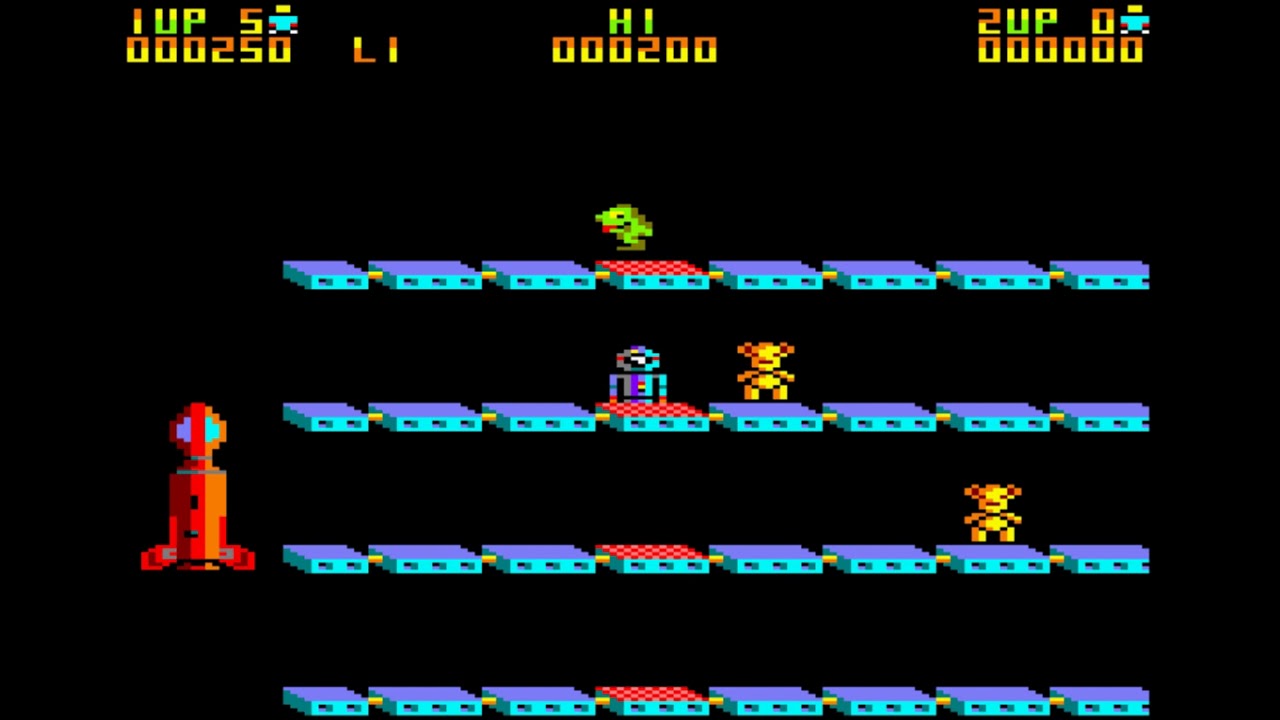Screen dimensions: 1280x720
Task: Click the HI score text reading 000200
Action: tap(635, 50)
